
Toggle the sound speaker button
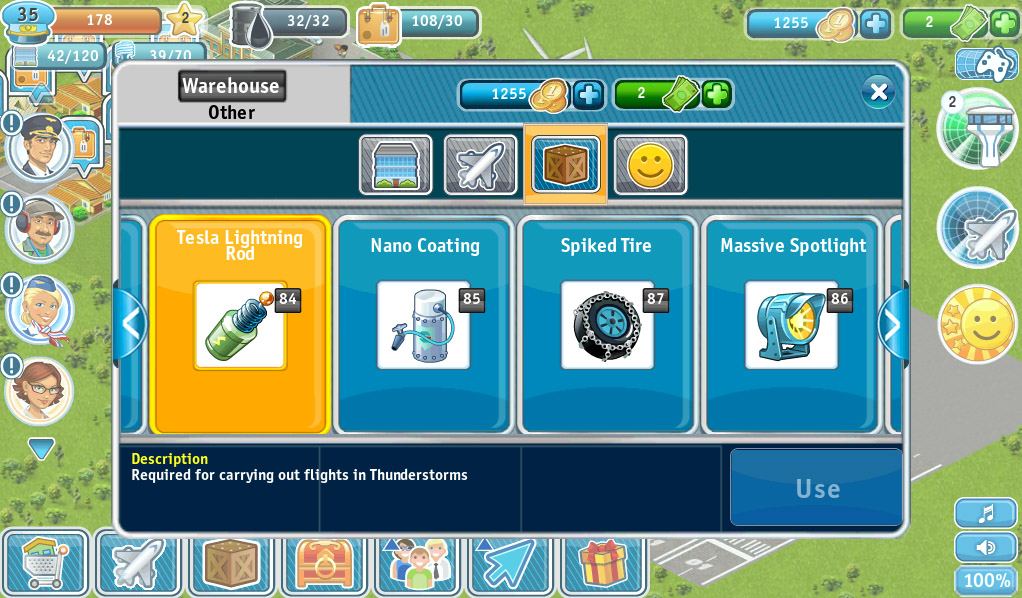[986, 547]
